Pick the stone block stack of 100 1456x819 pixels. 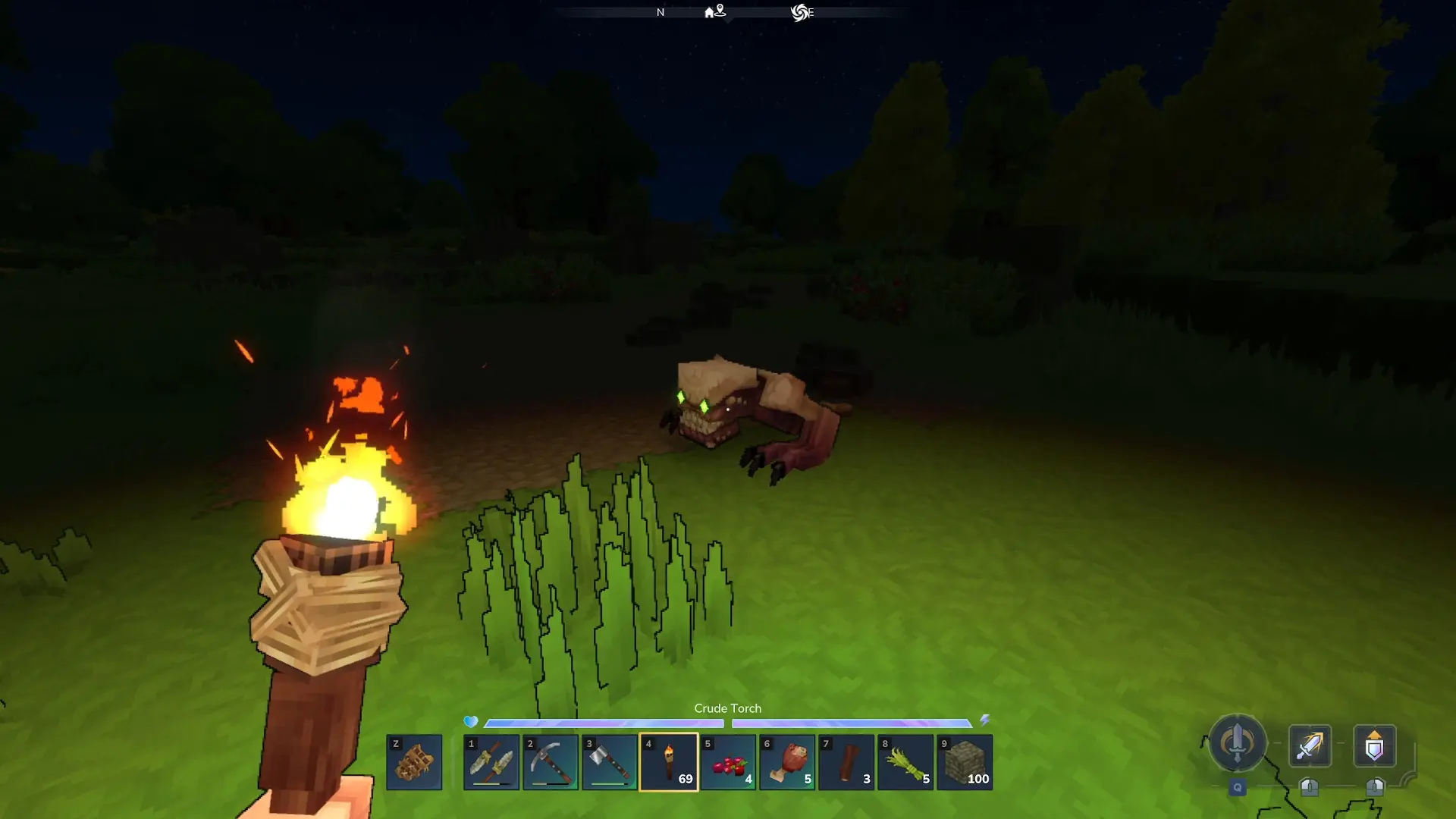[965, 762]
